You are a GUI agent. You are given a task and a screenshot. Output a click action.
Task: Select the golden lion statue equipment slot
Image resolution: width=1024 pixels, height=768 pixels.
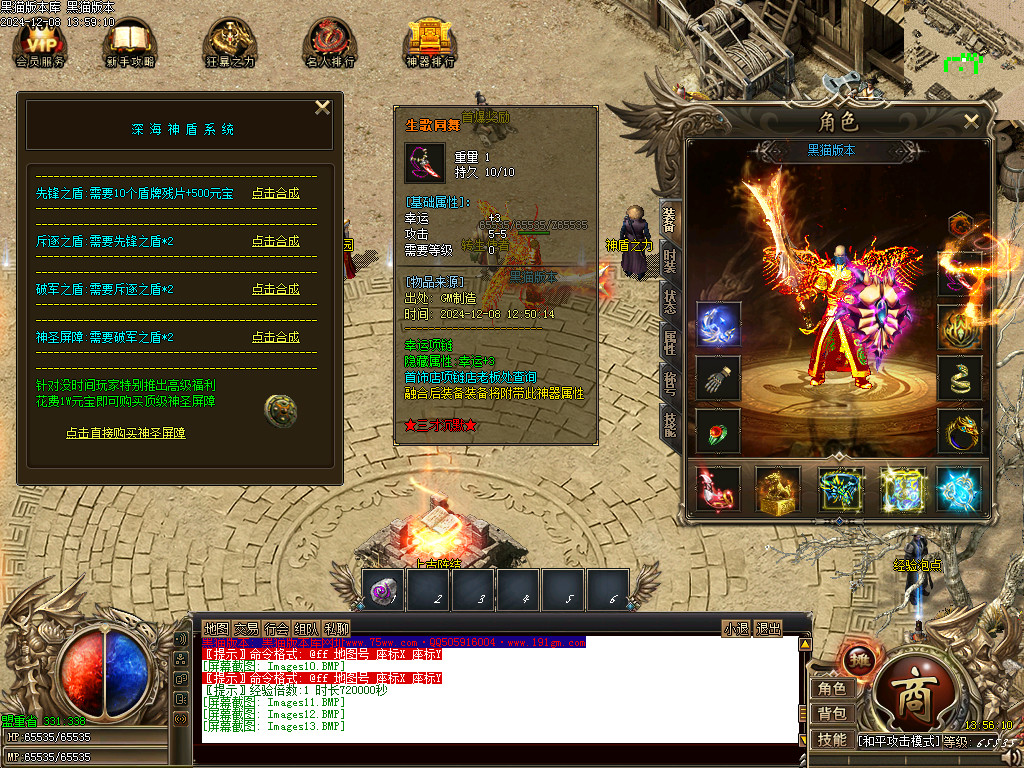pos(778,490)
